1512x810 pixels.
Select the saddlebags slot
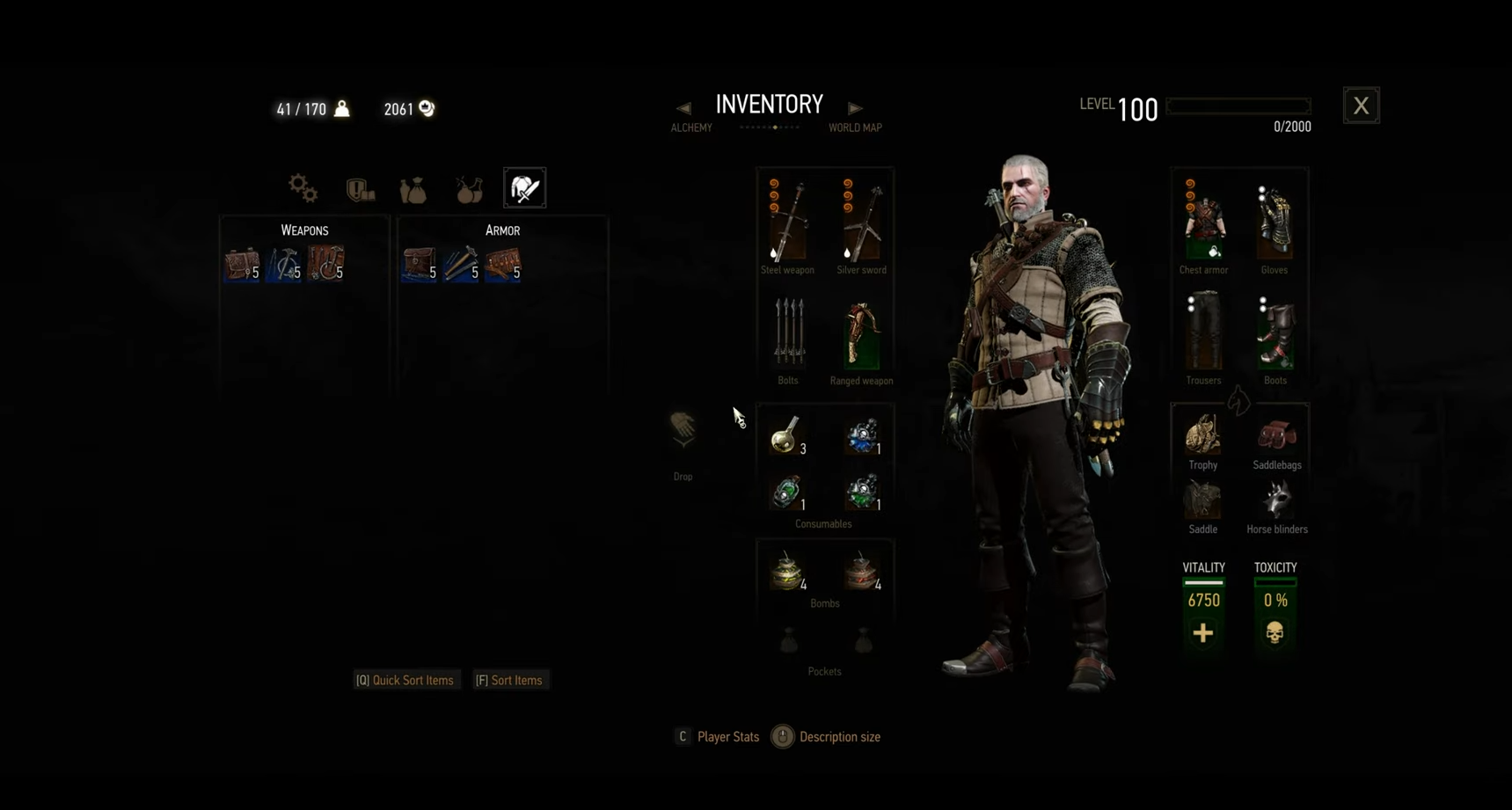pyautogui.click(x=1276, y=435)
